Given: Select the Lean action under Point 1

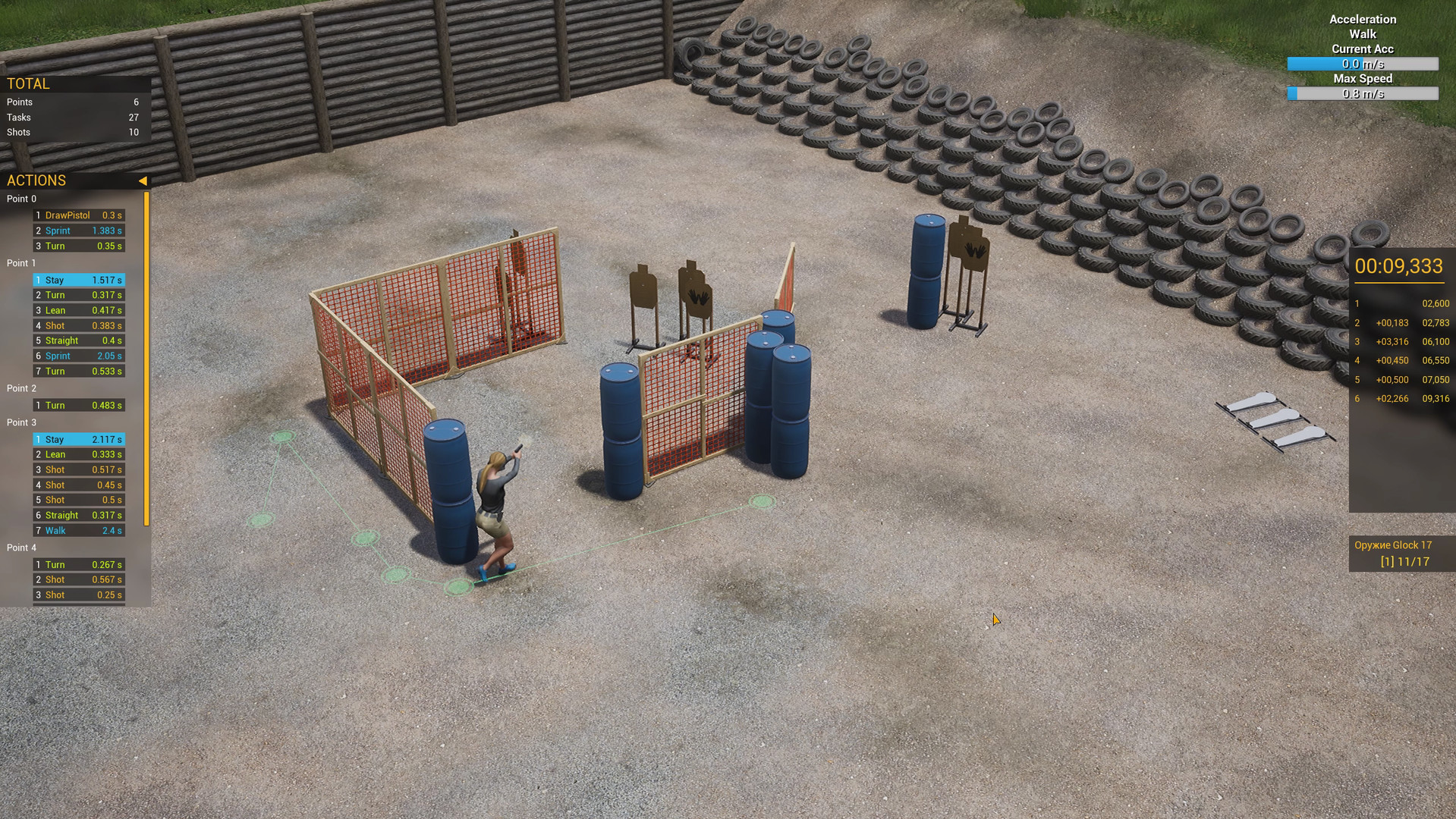Looking at the screenshot, I should [x=78, y=310].
